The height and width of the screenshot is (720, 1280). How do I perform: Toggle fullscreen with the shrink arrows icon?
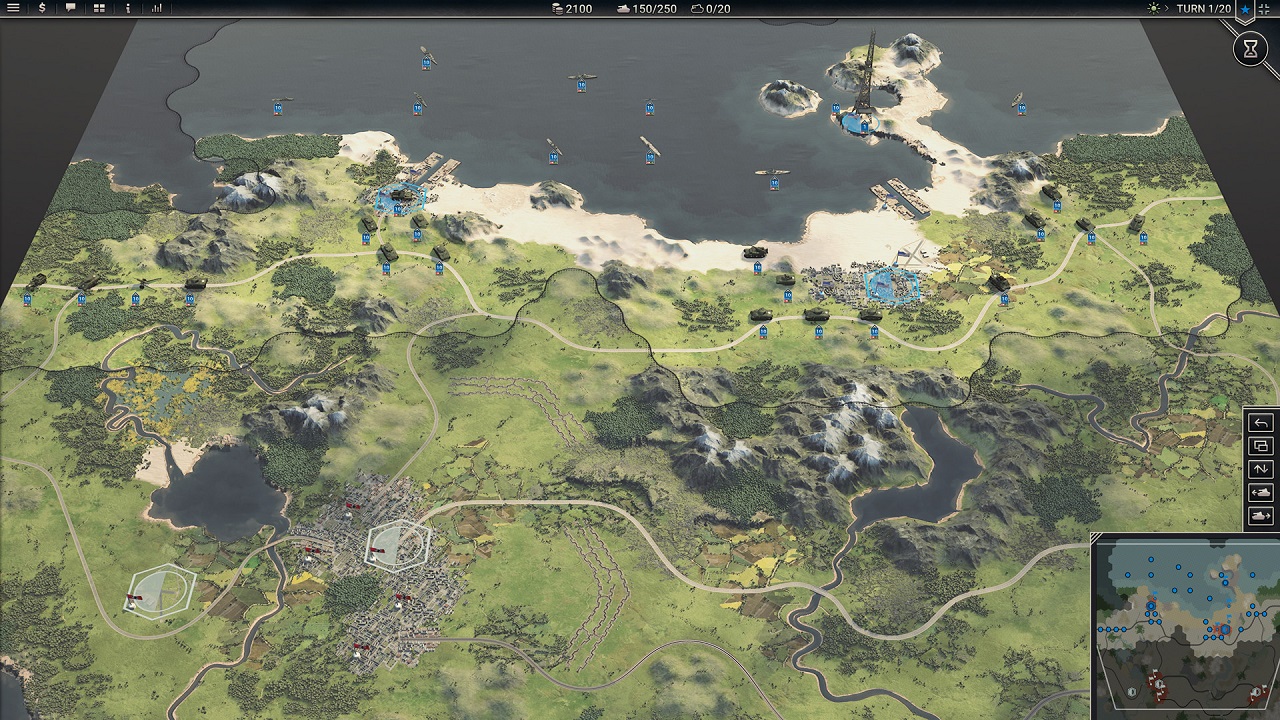(1268, 8)
